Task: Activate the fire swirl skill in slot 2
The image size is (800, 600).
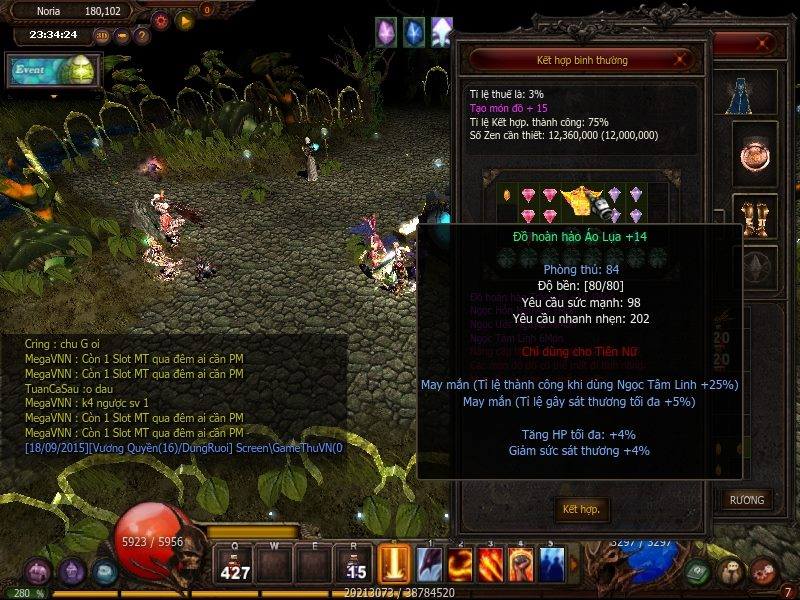Action: point(461,565)
